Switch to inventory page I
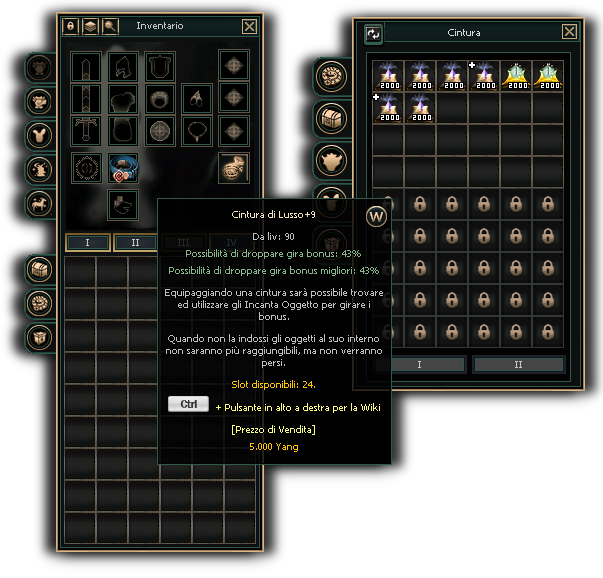 (87, 241)
